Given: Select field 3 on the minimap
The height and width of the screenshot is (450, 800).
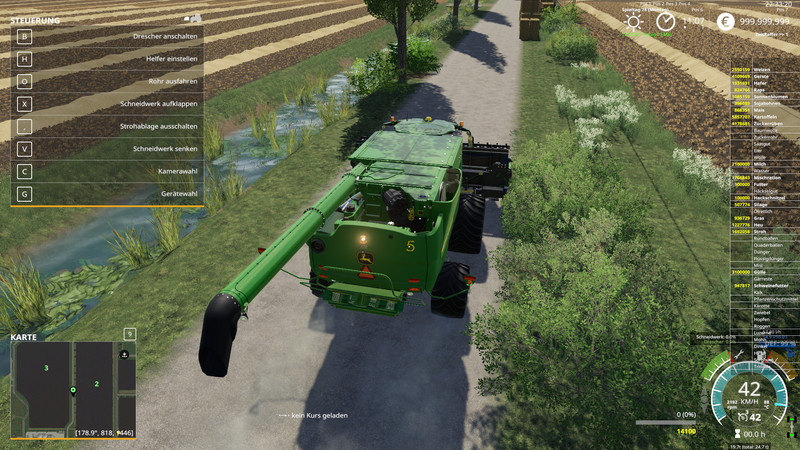Looking at the screenshot, I should coord(46,368).
